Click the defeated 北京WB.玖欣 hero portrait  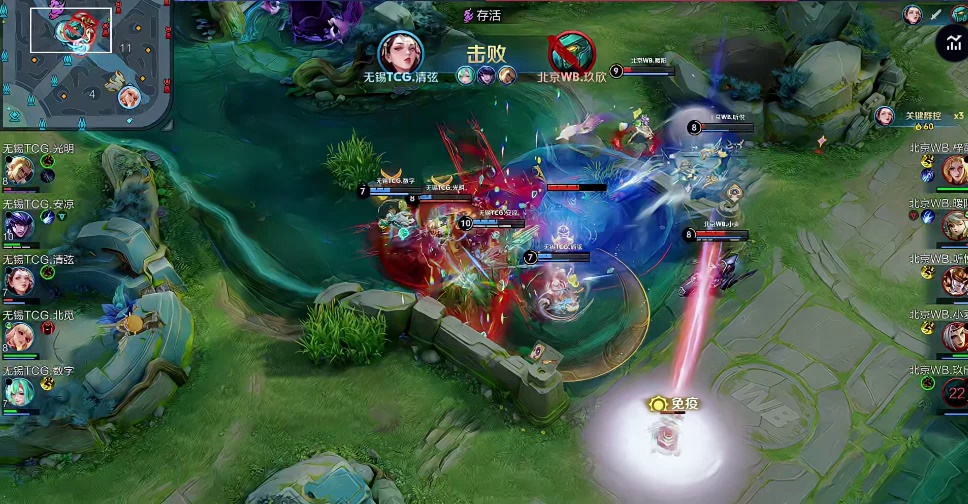pyautogui.click(x=572, y=50)
